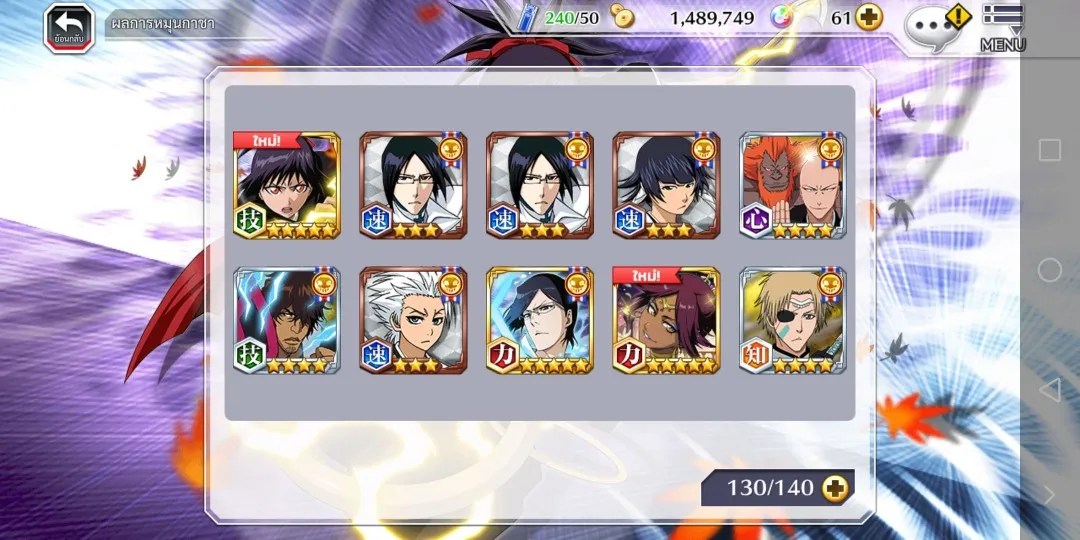This screenshot has height=540, width=1080.
Task: Choose the orange-furred beast four-star card
Action: coord(793,185)
